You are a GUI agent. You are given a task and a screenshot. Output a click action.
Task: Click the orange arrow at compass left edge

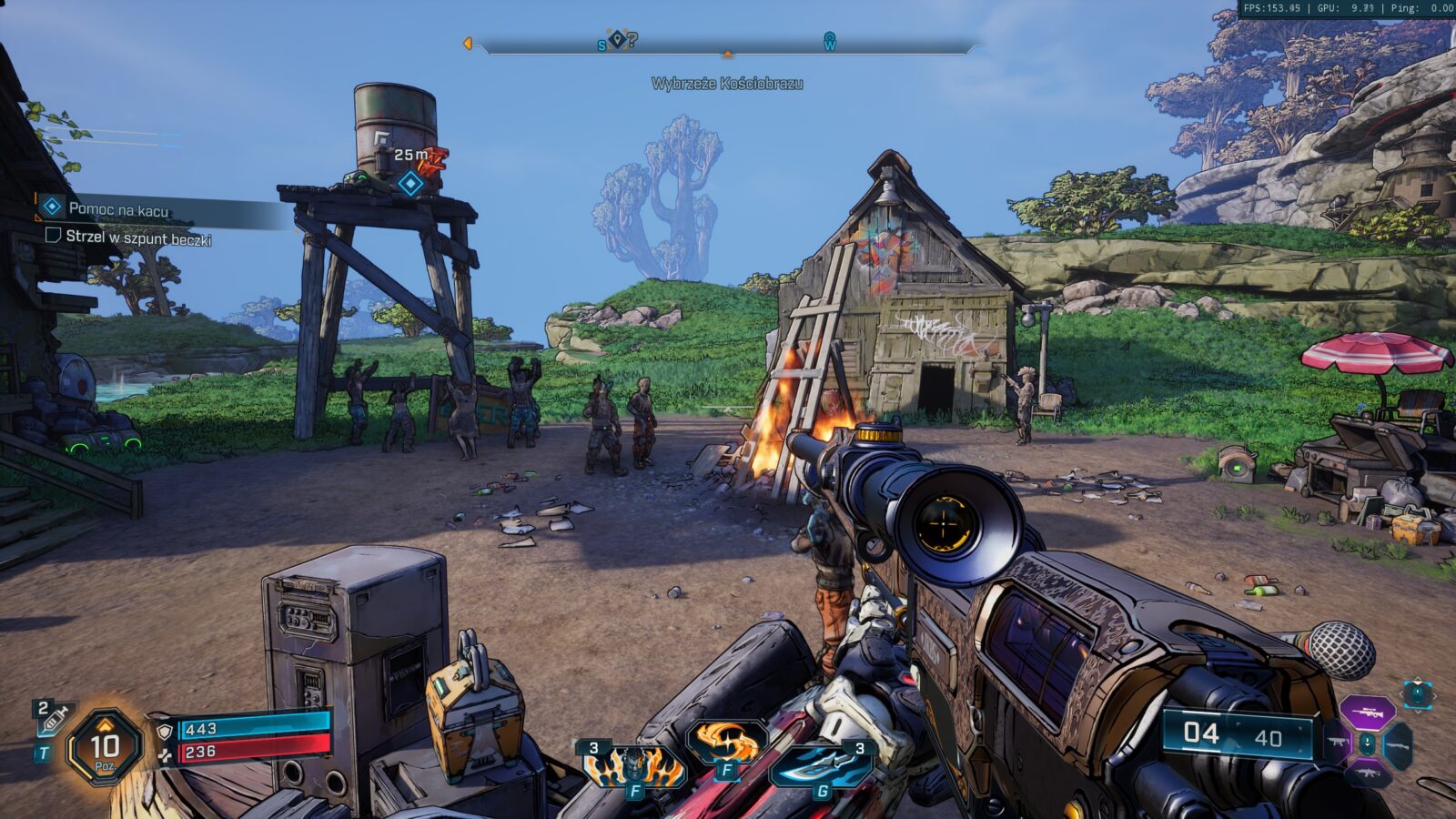(468, 44)
